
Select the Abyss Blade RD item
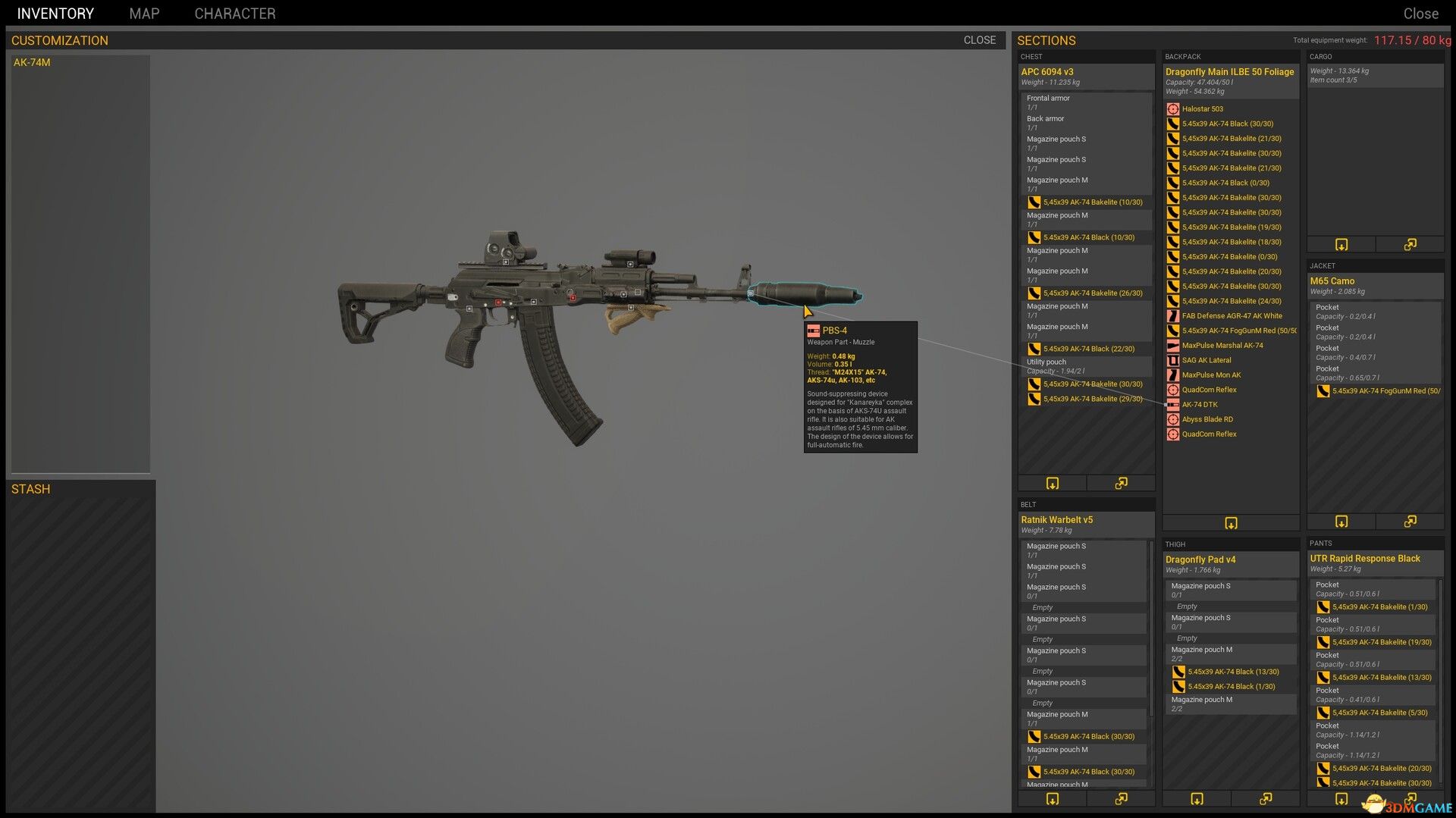click(x=1207, y=419)
